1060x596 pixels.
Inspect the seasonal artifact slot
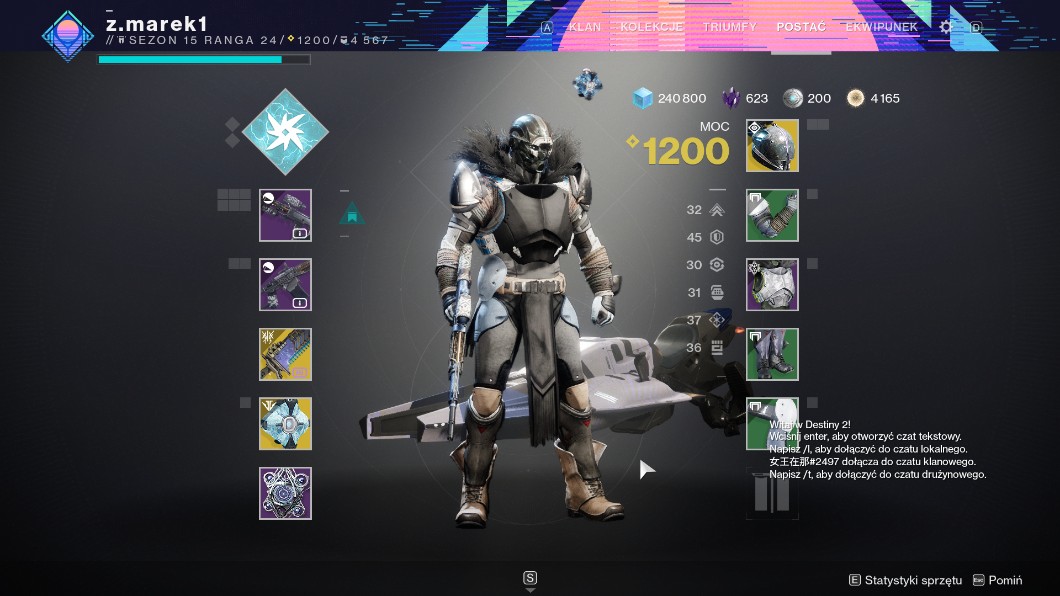click(x=285, y=493)
